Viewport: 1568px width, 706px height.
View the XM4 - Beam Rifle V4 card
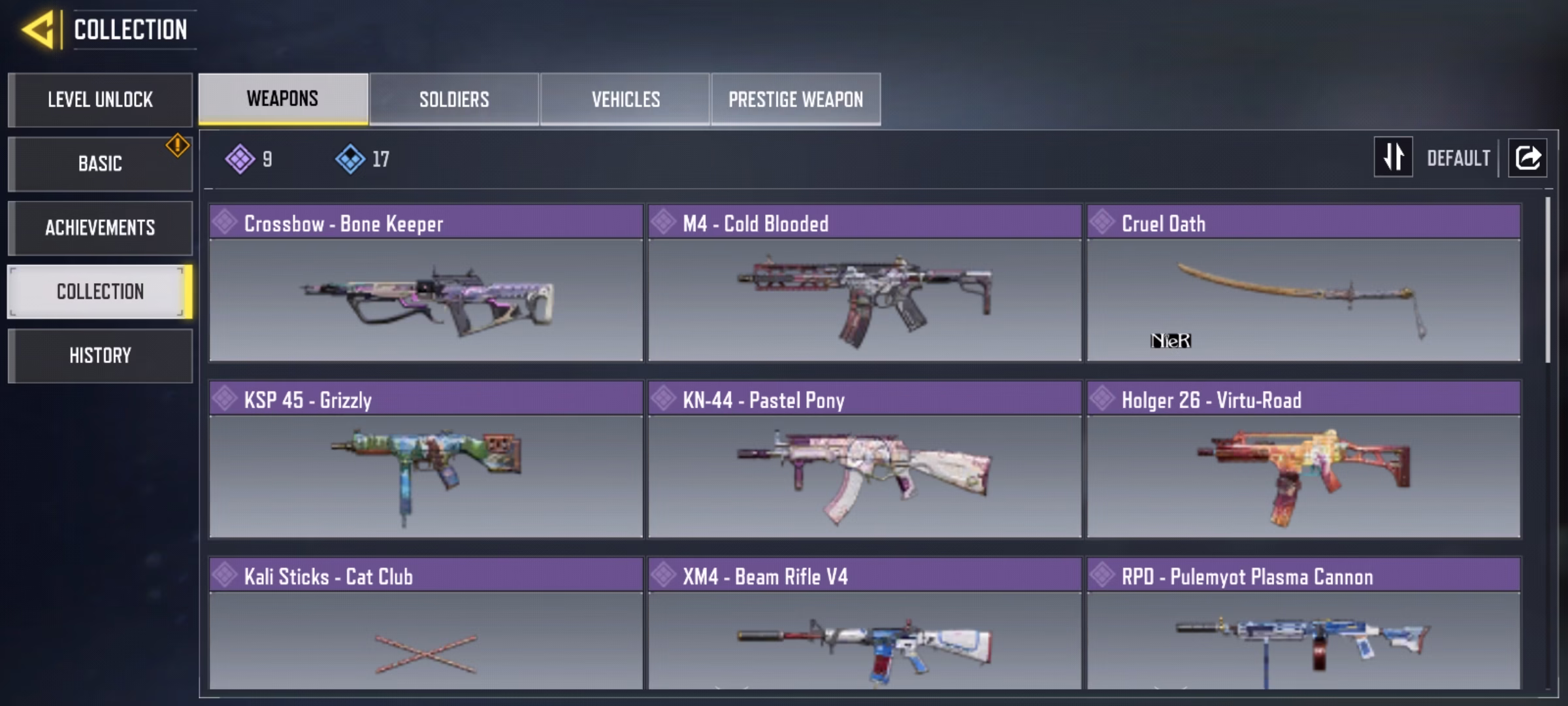[864, 624]
